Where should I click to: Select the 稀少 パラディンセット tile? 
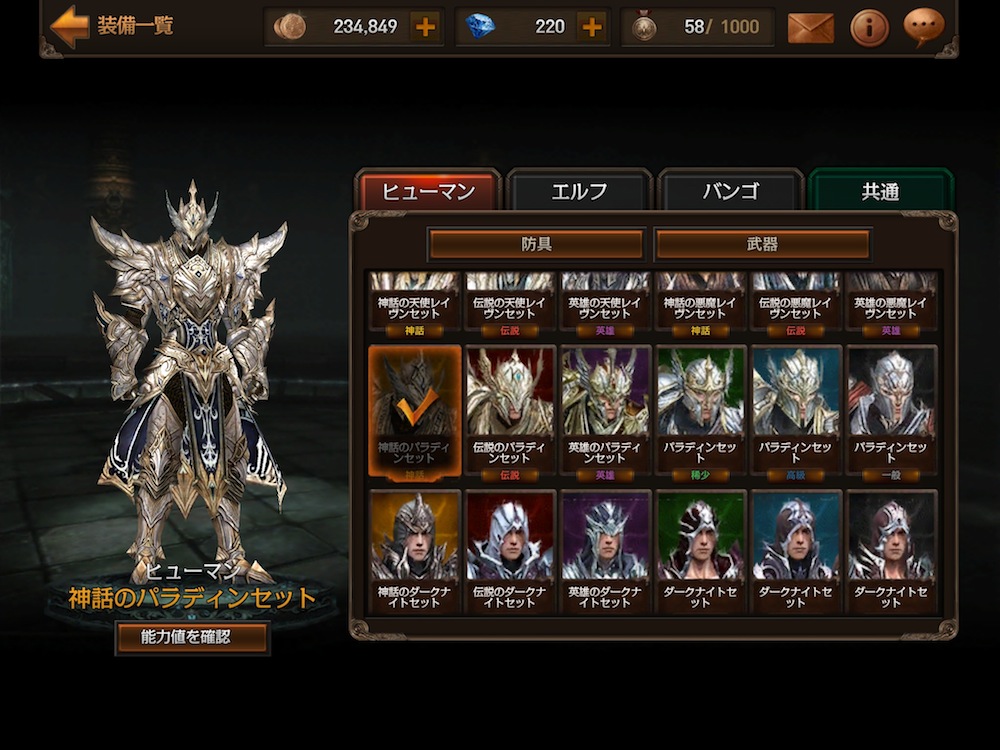pyautogui.click(x=700, y=410)
